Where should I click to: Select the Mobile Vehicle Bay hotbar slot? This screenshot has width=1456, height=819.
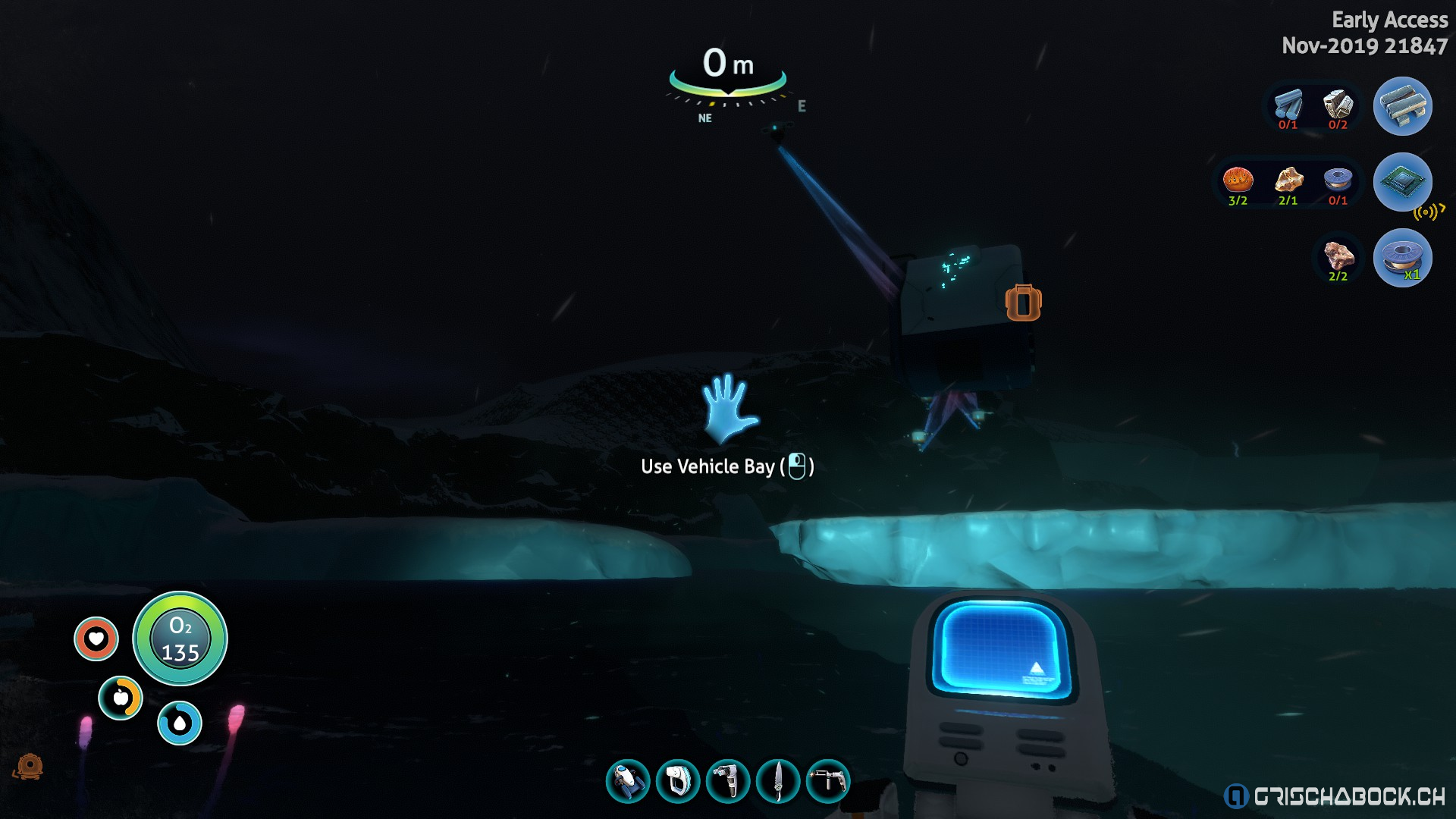point(628,781)
